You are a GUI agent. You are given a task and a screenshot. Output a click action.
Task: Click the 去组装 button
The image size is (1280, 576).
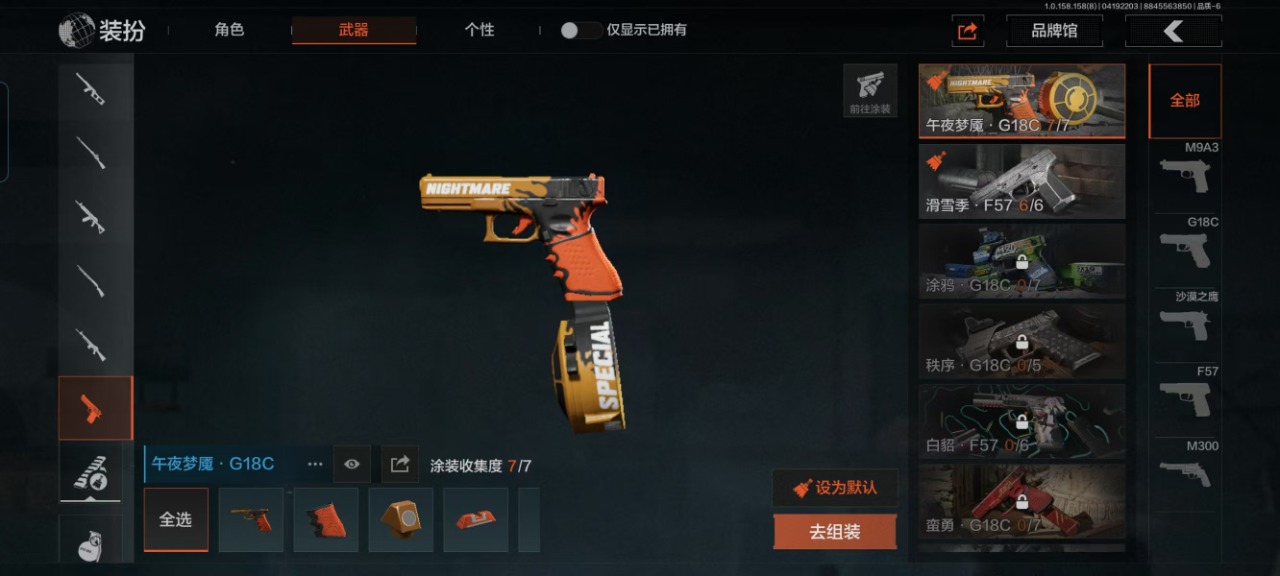[835, 532]
